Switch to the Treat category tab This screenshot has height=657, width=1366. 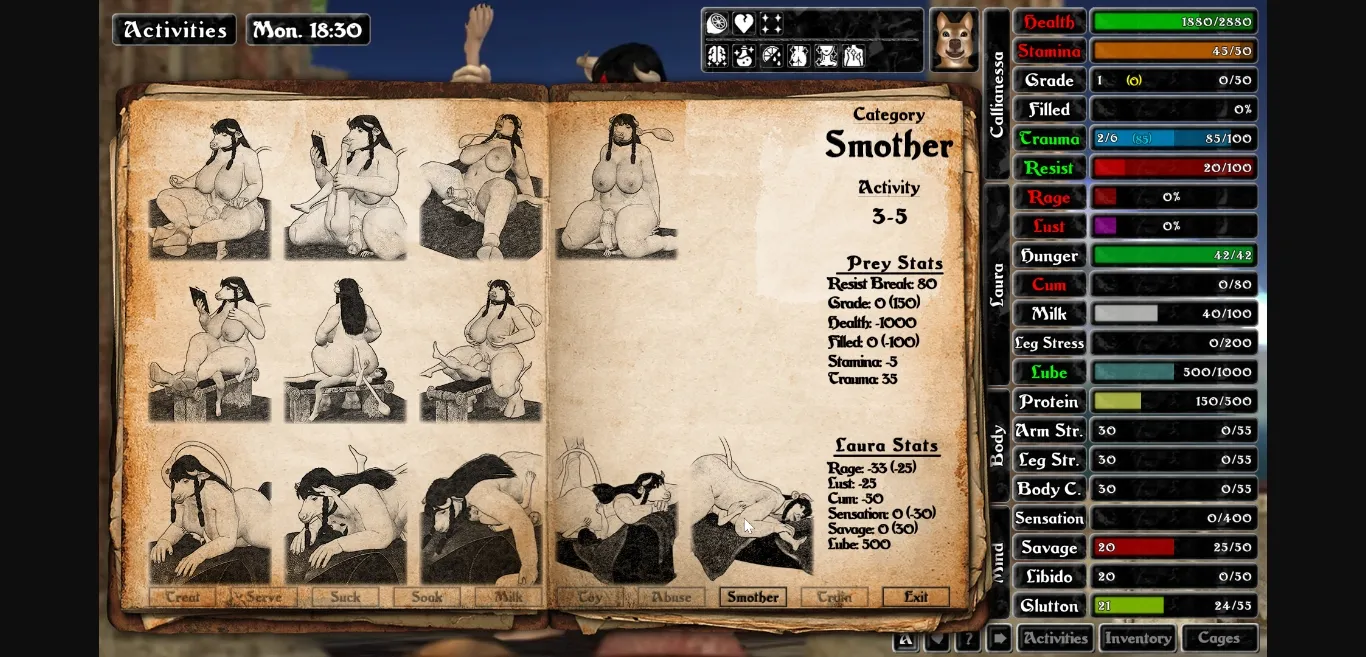coord(182,597)
